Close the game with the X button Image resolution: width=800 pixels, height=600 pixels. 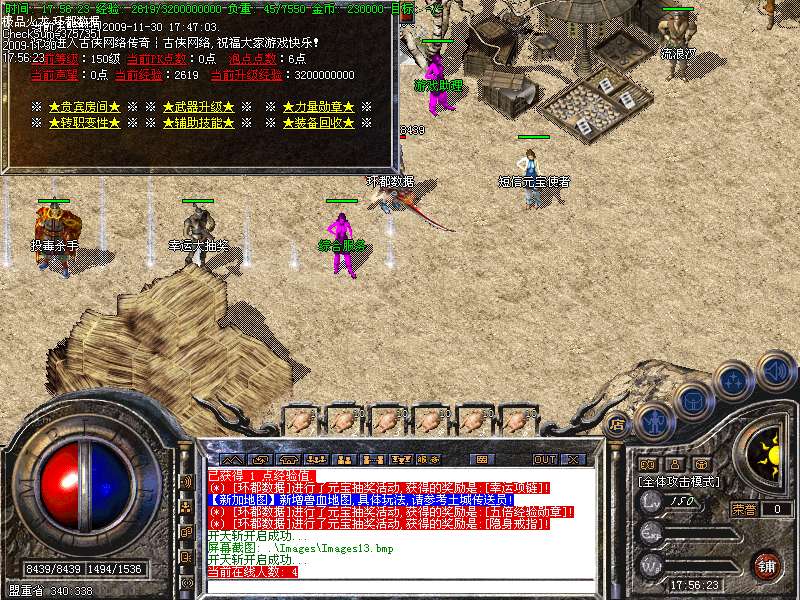(x=573, y=459)
